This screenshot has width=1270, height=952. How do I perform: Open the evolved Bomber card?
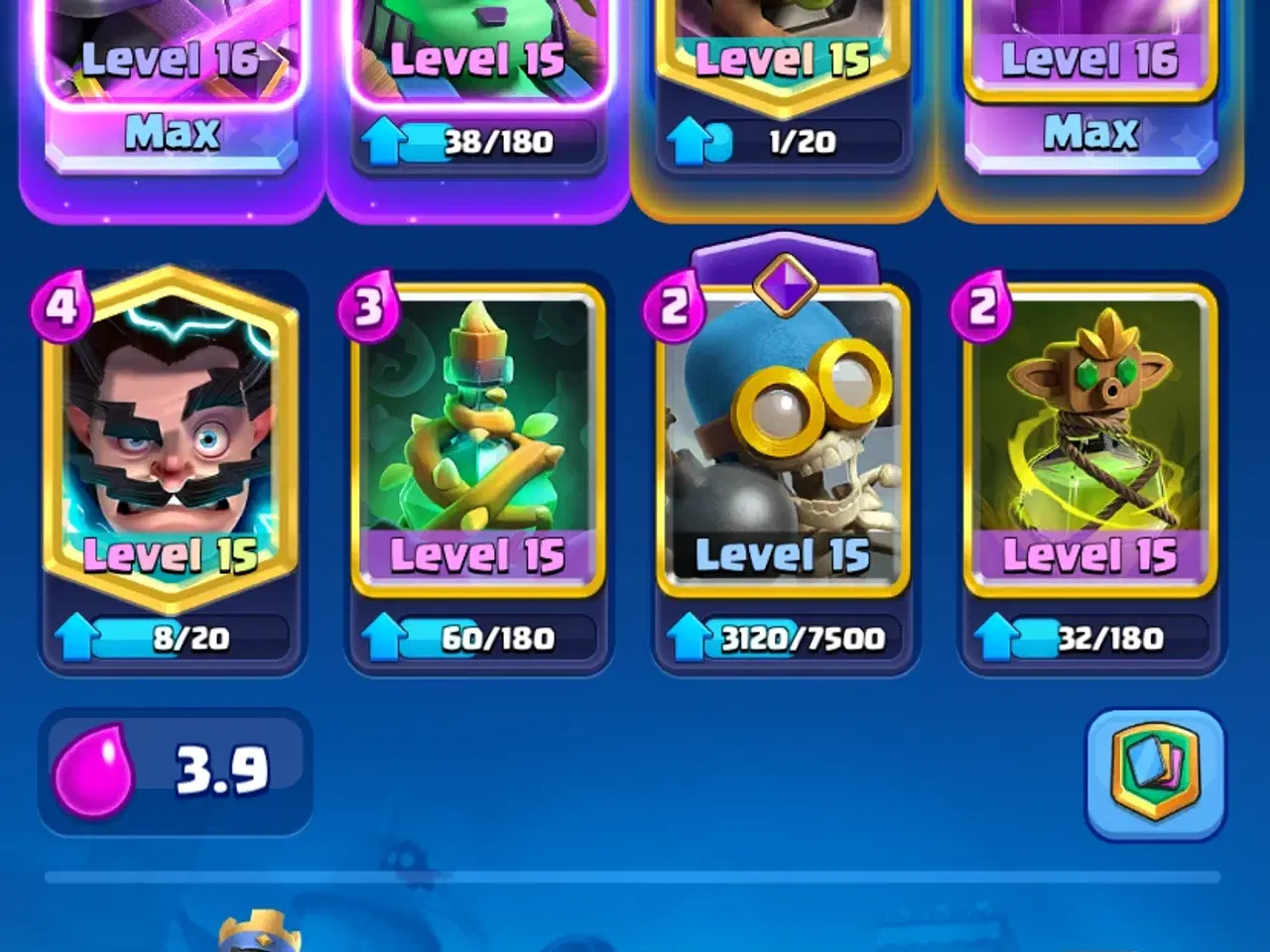(x=787, y=436)
